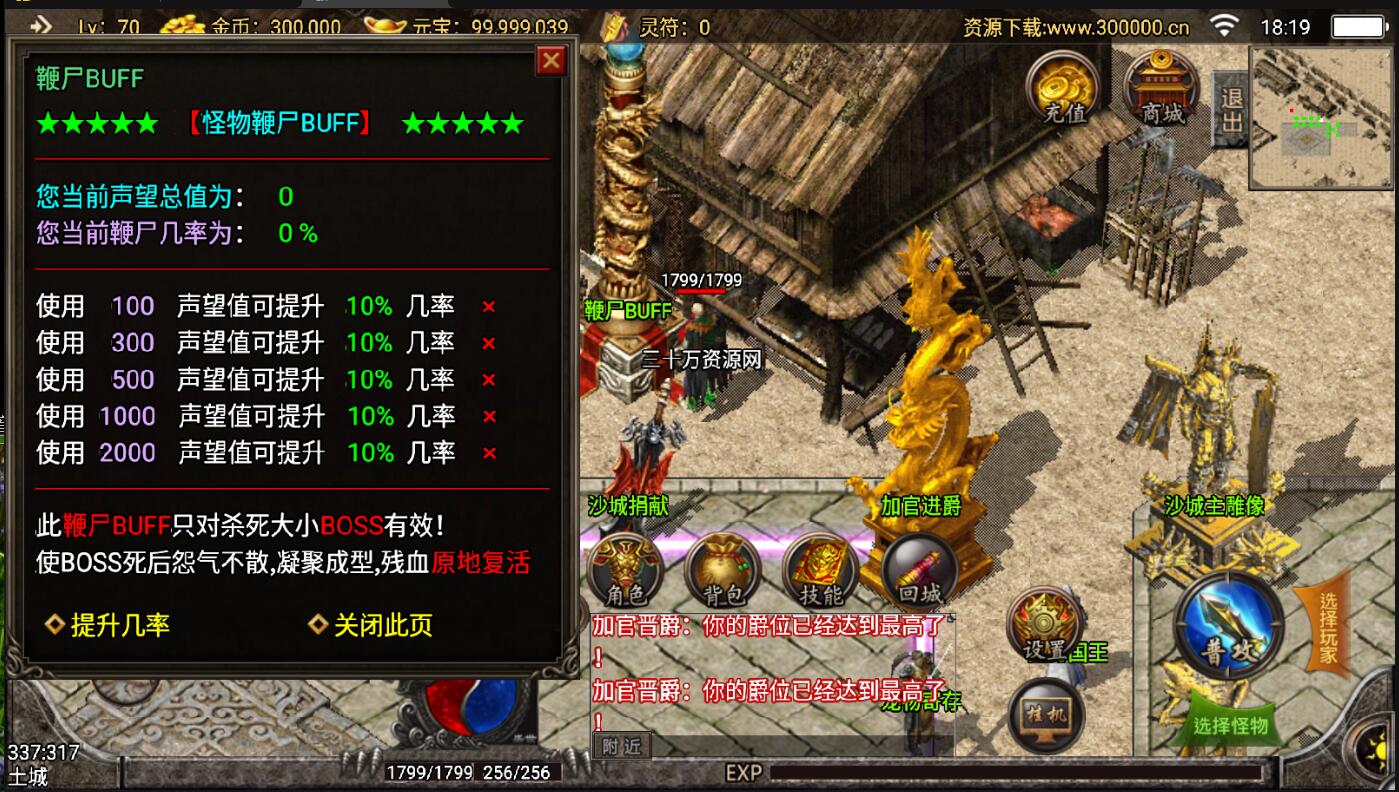This screenshot has height=792, width=1399.
Task: Tap the 退出 exit button
Action: click(x=1231, y=109)
